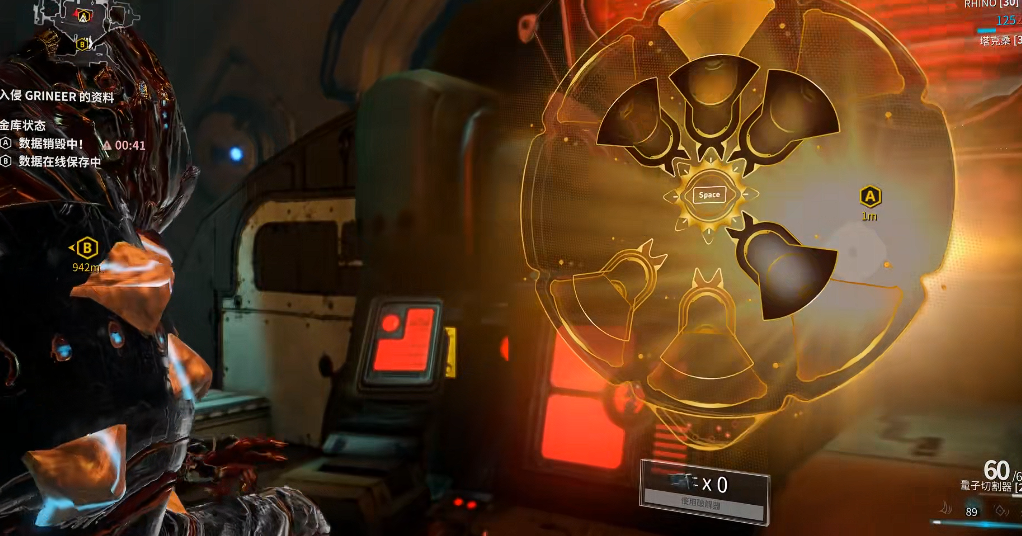Open the 数据在线保存中 vault B objective

coord(59,161)
